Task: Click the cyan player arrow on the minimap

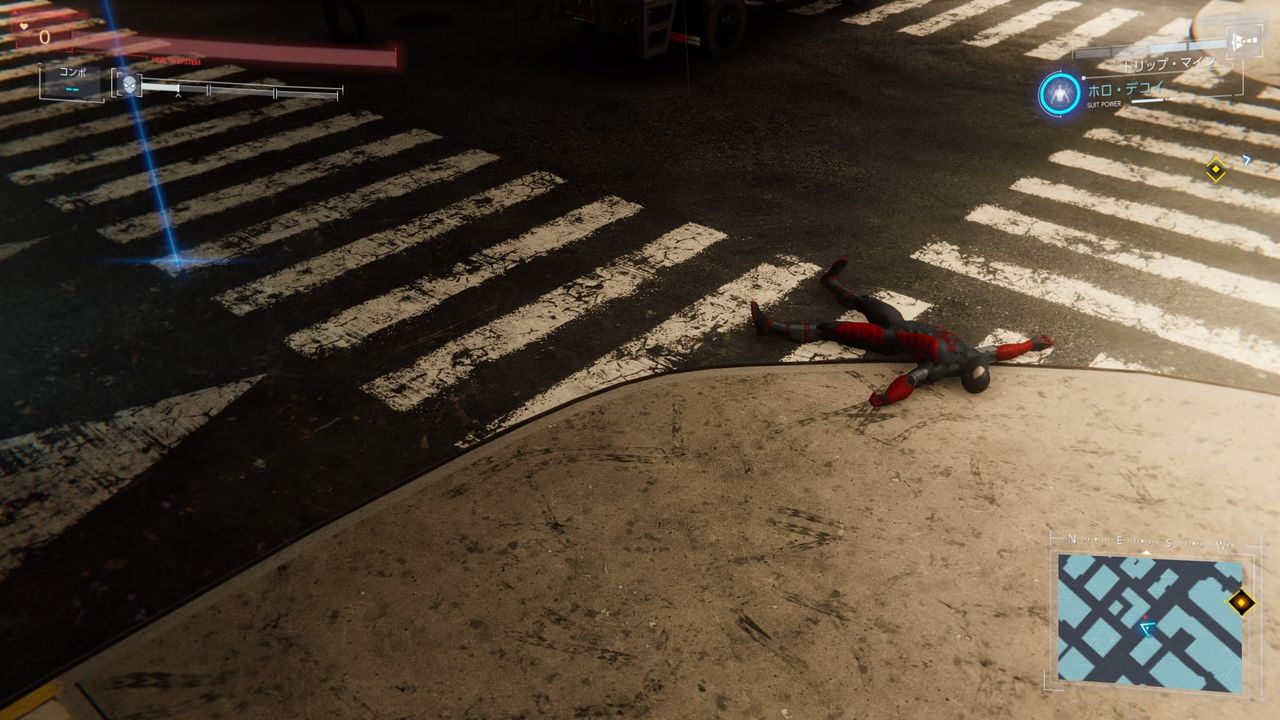Action: coord(1146,628)
